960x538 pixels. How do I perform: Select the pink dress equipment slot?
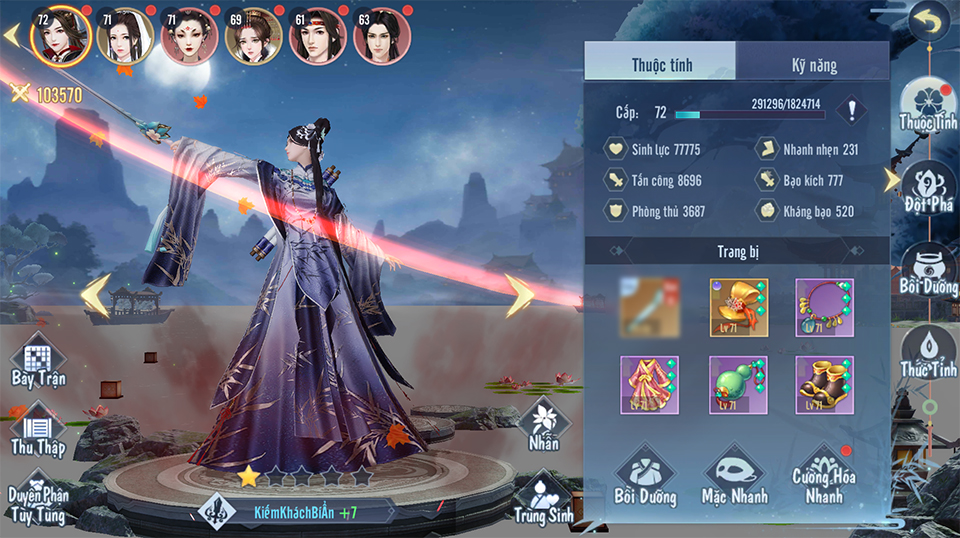649,384
